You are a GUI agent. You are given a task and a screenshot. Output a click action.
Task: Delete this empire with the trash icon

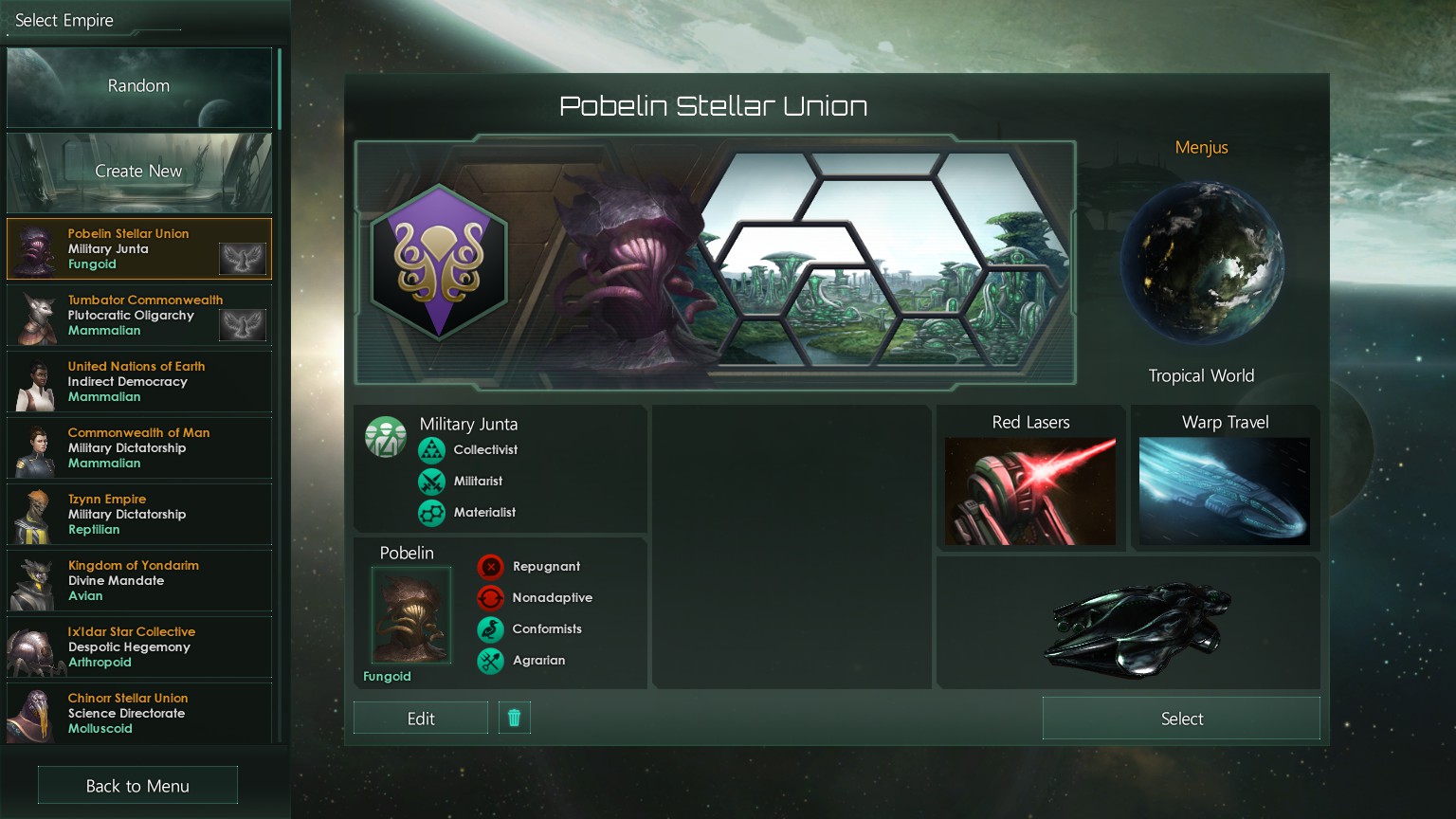point(515,718)
